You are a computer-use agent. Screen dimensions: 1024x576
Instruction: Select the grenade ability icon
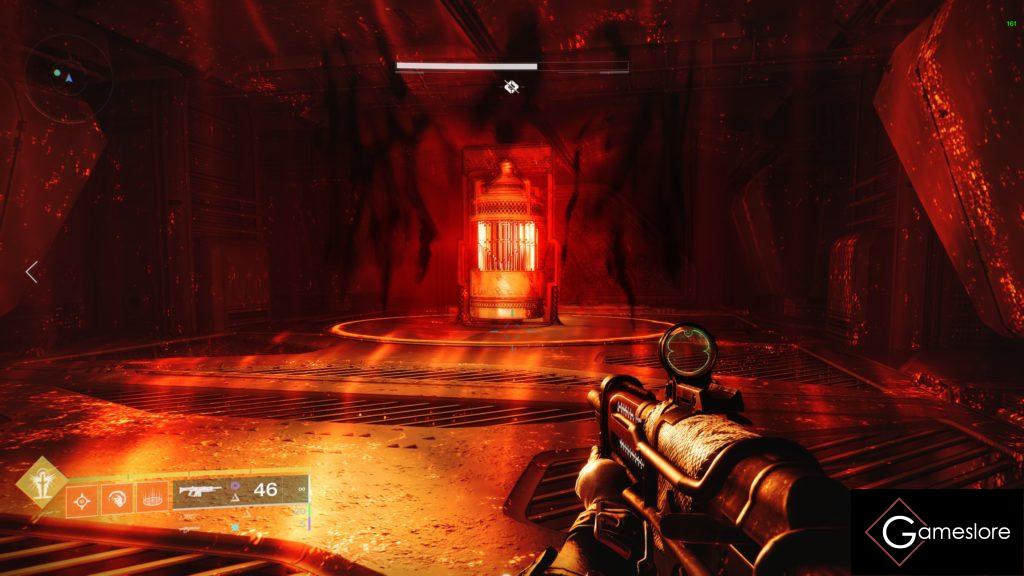[x=81, y=499]
